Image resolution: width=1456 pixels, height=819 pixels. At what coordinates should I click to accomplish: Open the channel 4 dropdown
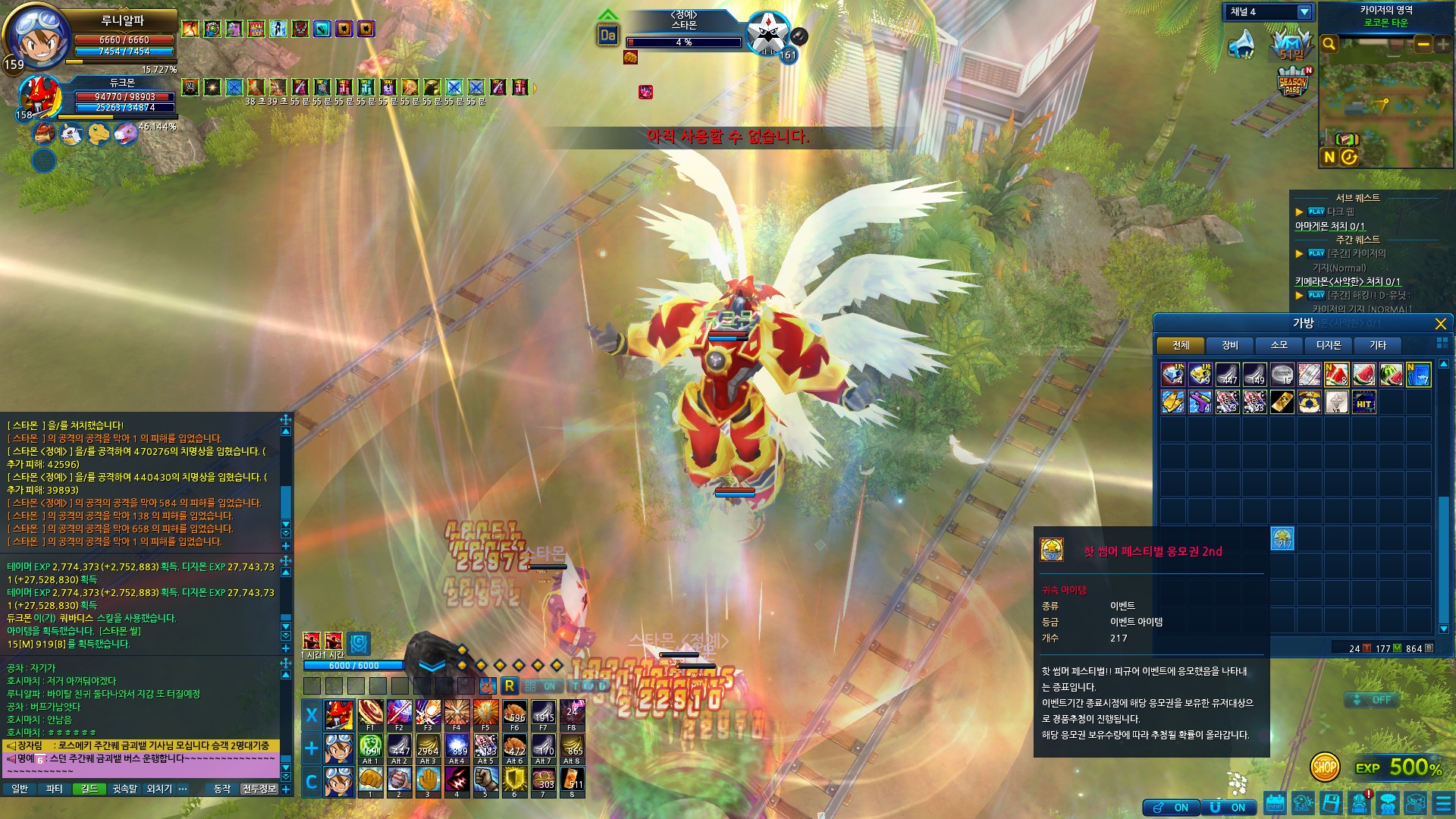[x=1304, y=12]
